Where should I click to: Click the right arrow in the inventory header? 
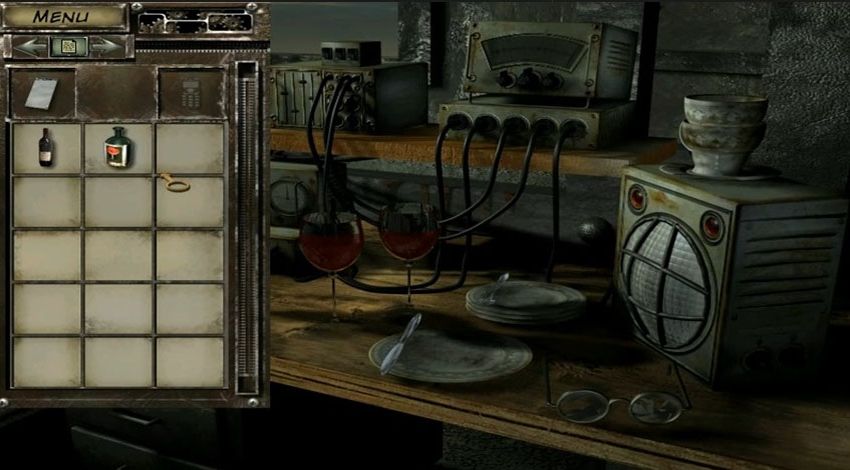point(106,47)
